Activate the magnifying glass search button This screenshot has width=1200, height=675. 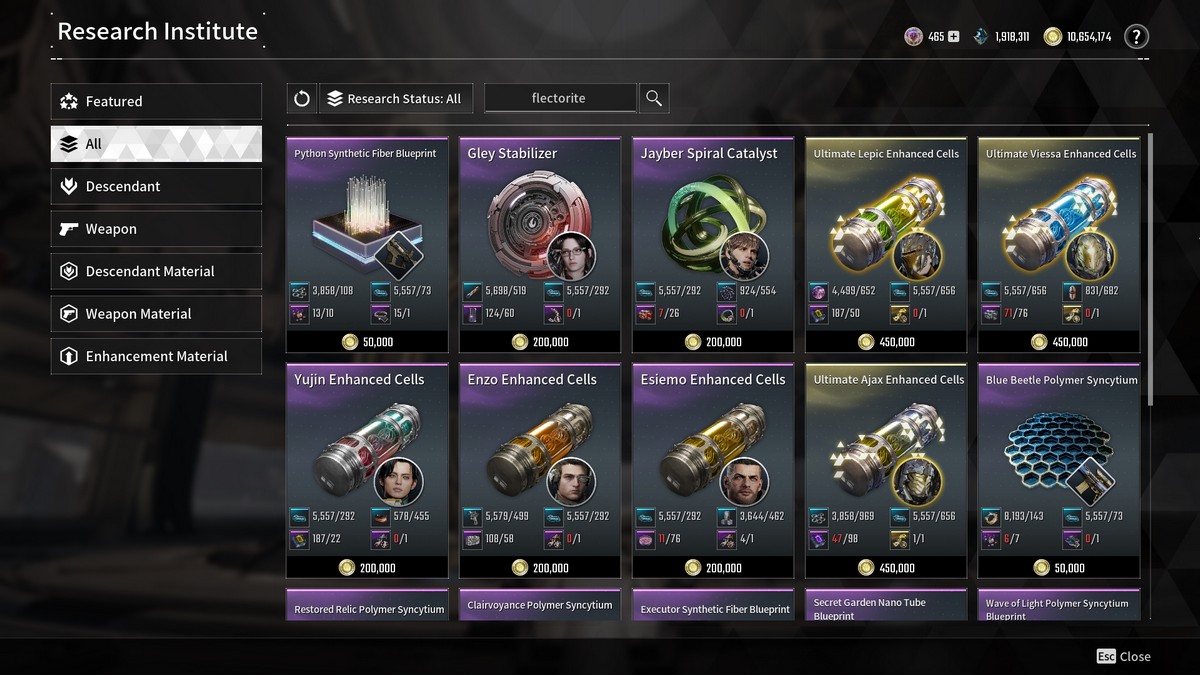(654, 98)
